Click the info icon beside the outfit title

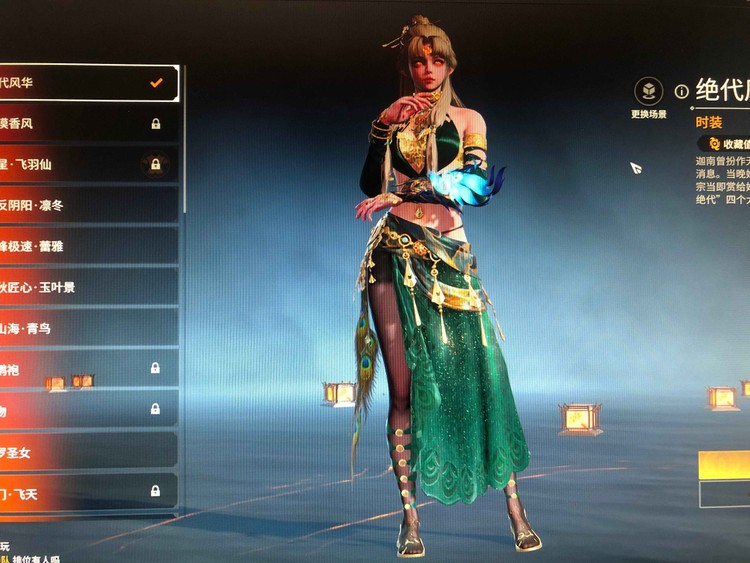[x=682, y=91]
